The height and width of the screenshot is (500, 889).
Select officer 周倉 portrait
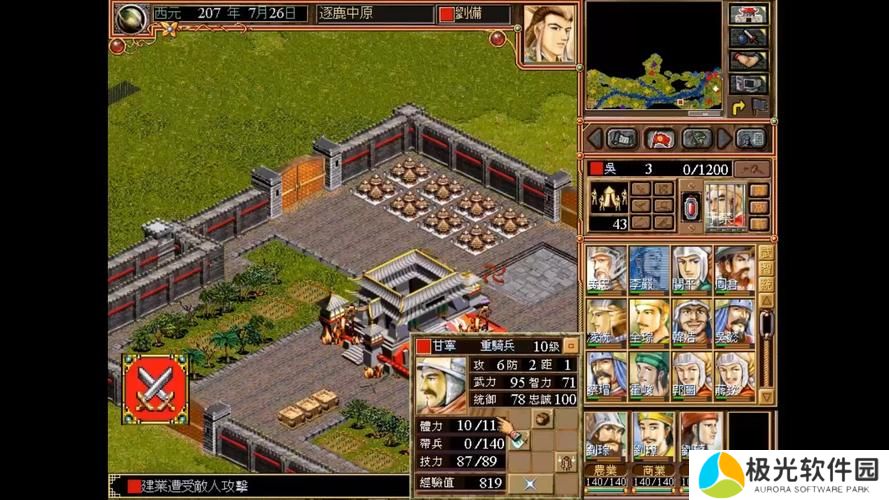pyautogui.click(x=734, y=270)
